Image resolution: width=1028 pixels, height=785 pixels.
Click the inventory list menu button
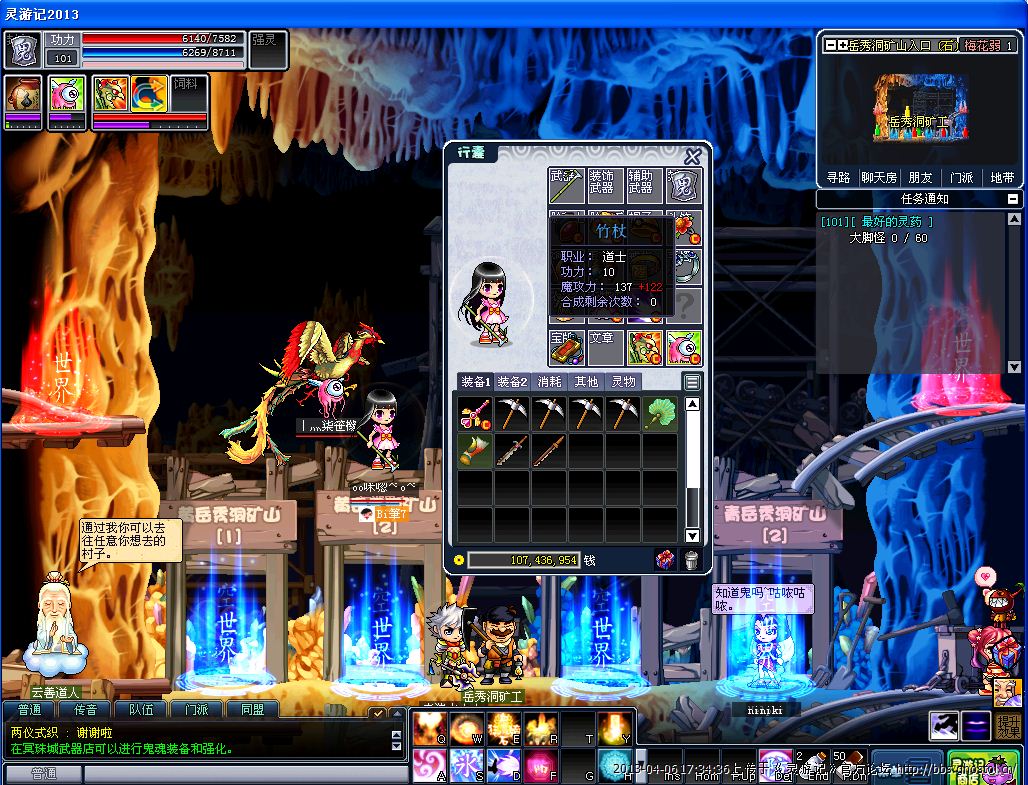[692, 382]
